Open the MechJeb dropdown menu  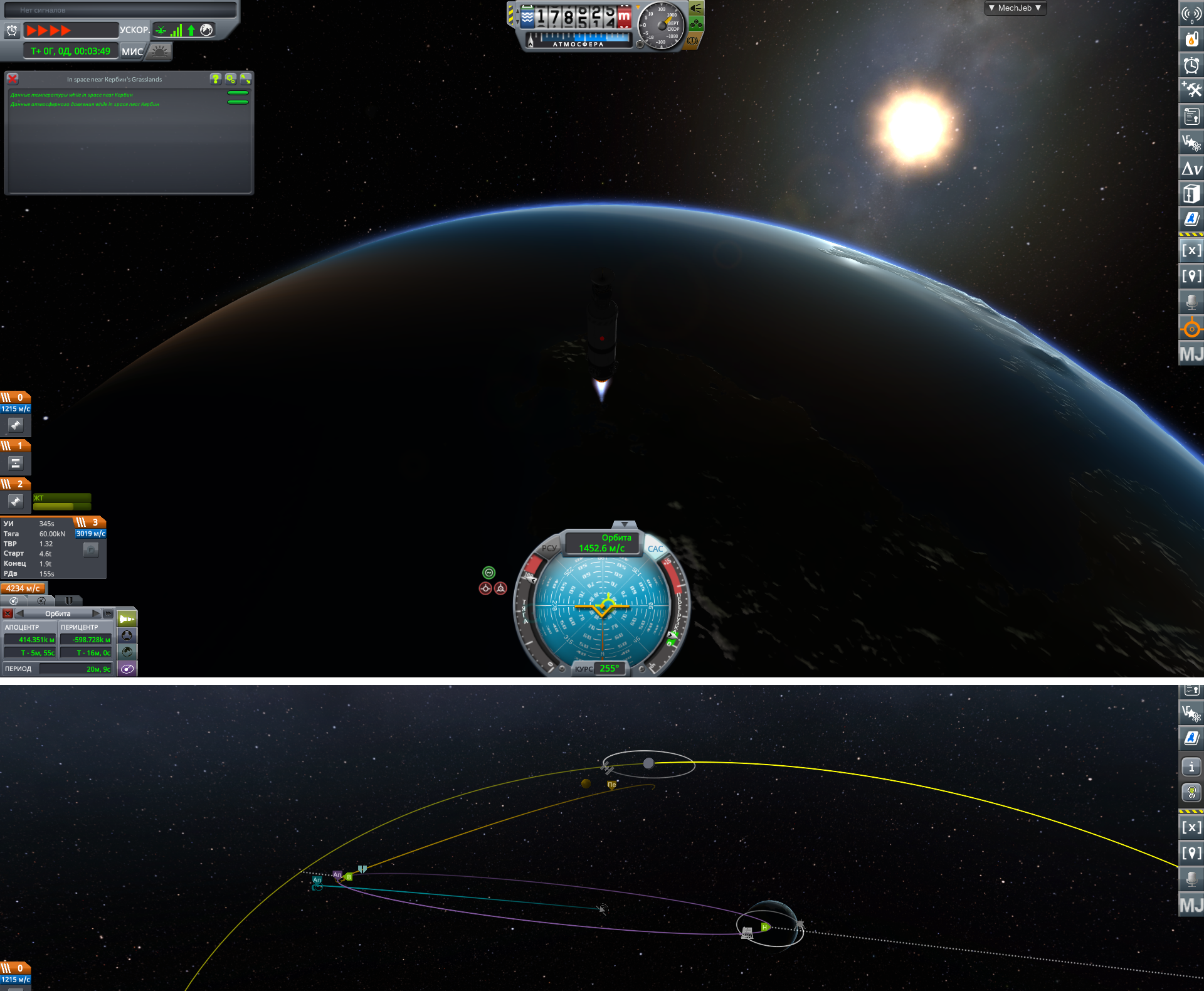coord(1015,8)
